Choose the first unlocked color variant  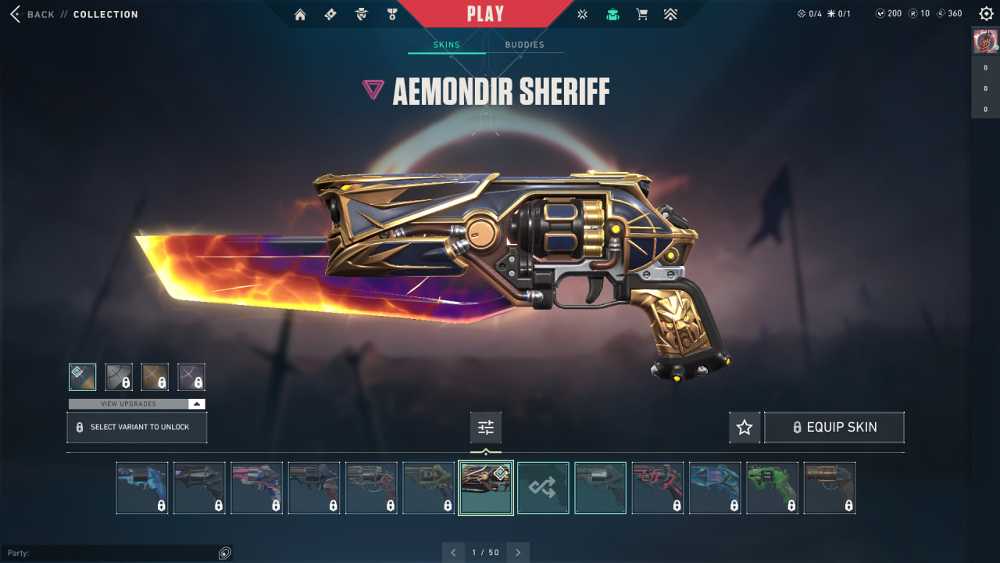pos(83,377)
